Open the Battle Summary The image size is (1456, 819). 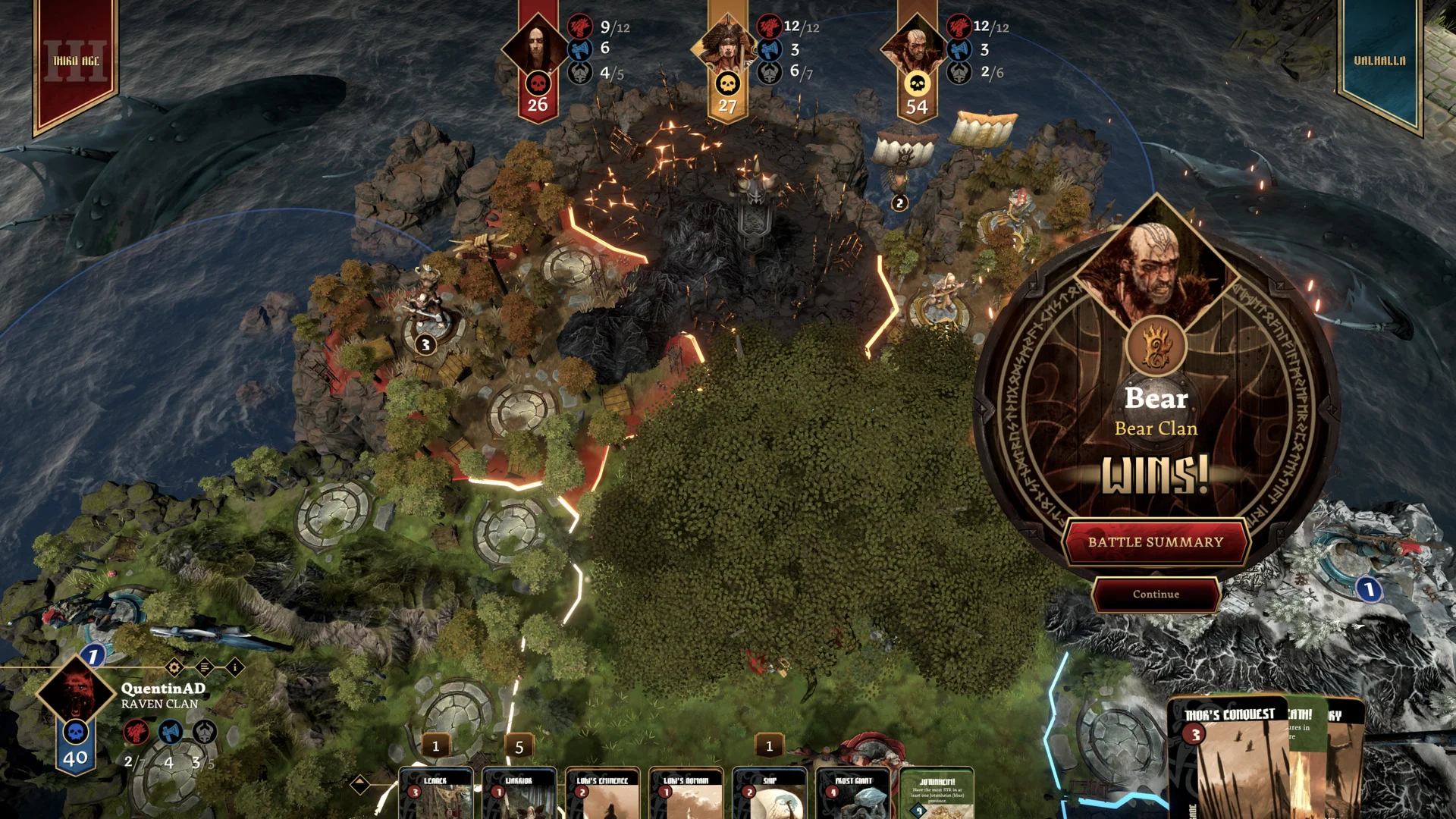click(1156, 542)
